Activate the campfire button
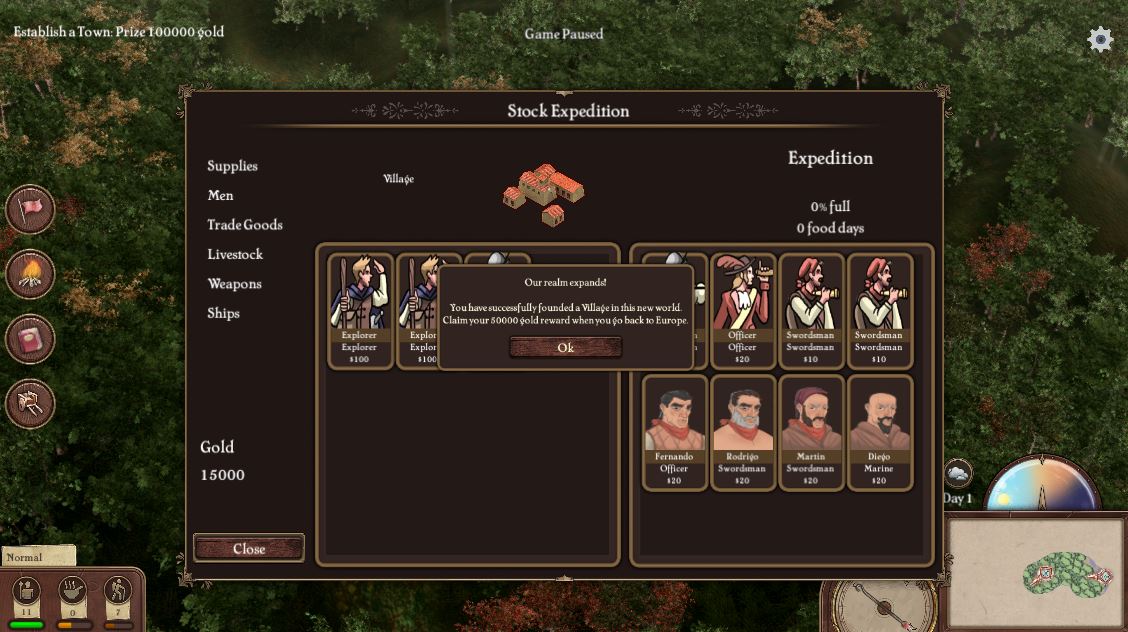The height and width of the screenshot is (632, 1128). click(x=31, y=273)
